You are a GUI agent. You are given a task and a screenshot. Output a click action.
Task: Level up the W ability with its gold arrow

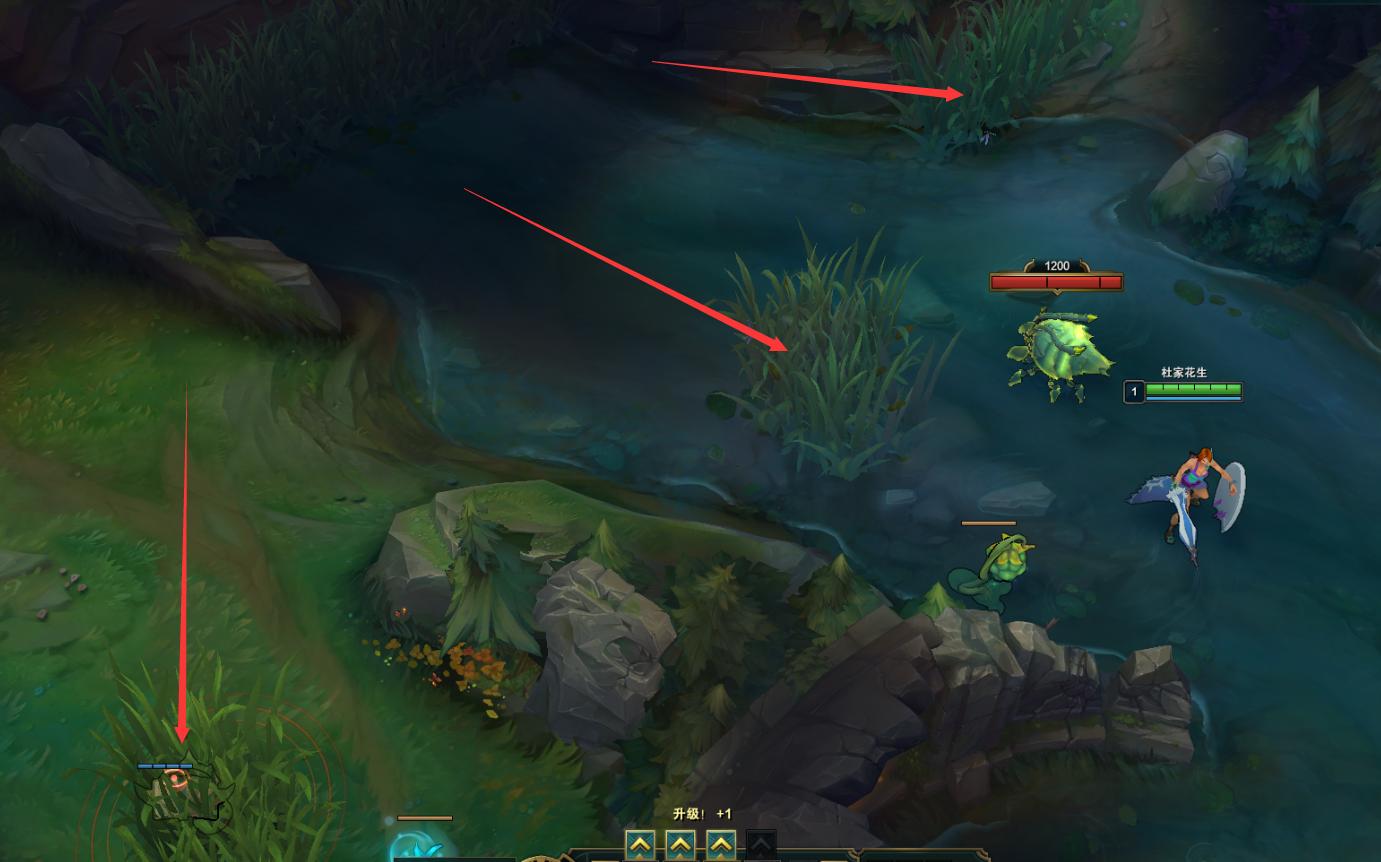pyautogui.click(x=680, y=845)
